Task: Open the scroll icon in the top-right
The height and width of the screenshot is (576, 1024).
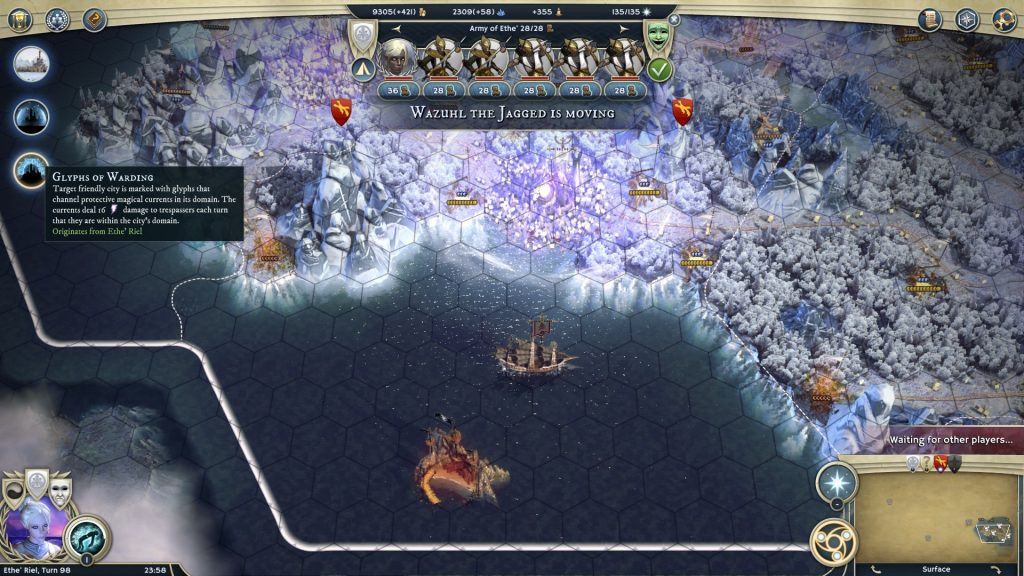Action: tap(929, 19)
